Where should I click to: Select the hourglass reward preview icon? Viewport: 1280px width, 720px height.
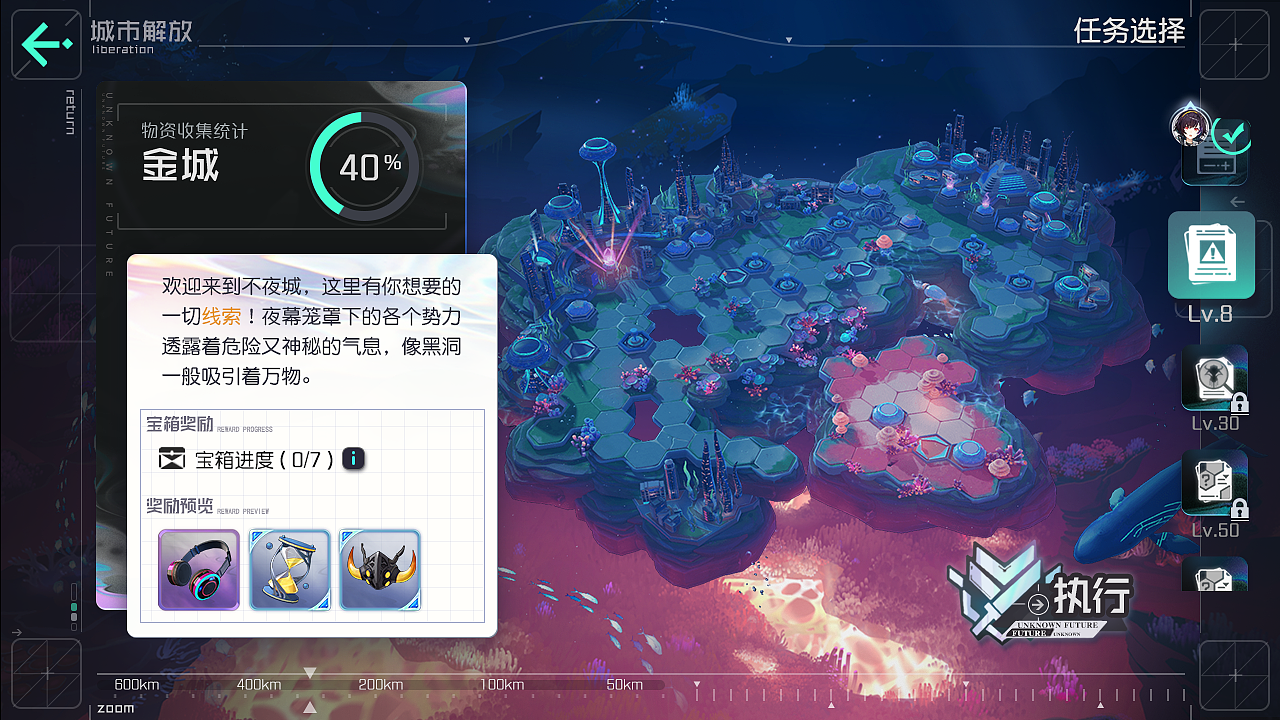(x=289, y=570)
